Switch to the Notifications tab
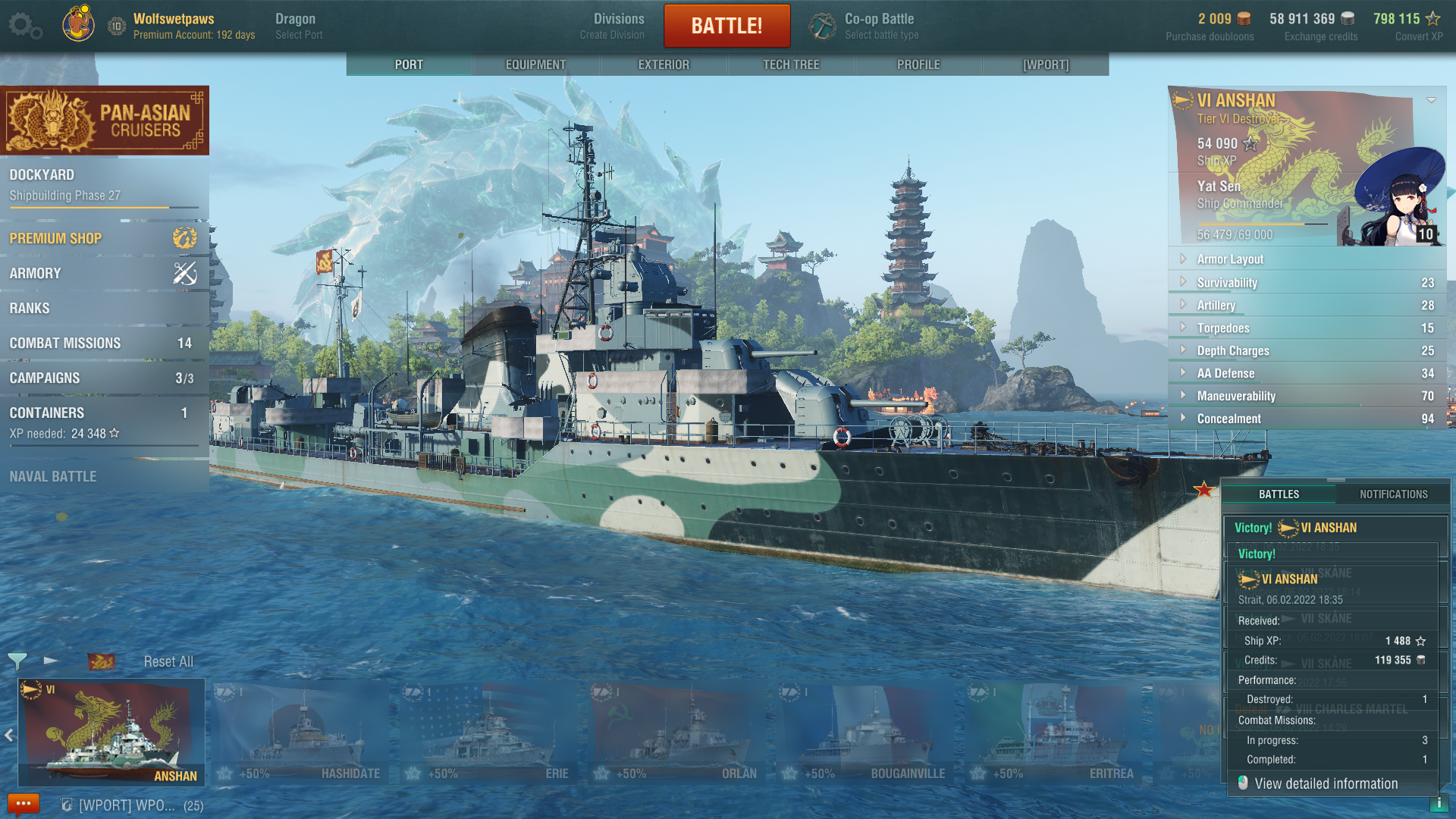1456x819 pixels. 1393,494
